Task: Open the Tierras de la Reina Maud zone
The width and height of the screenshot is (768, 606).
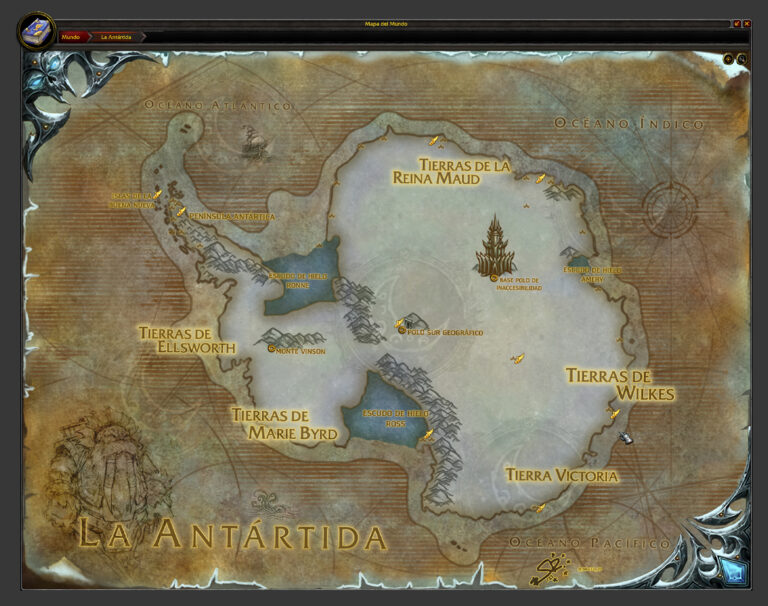Action: point(464,172)
